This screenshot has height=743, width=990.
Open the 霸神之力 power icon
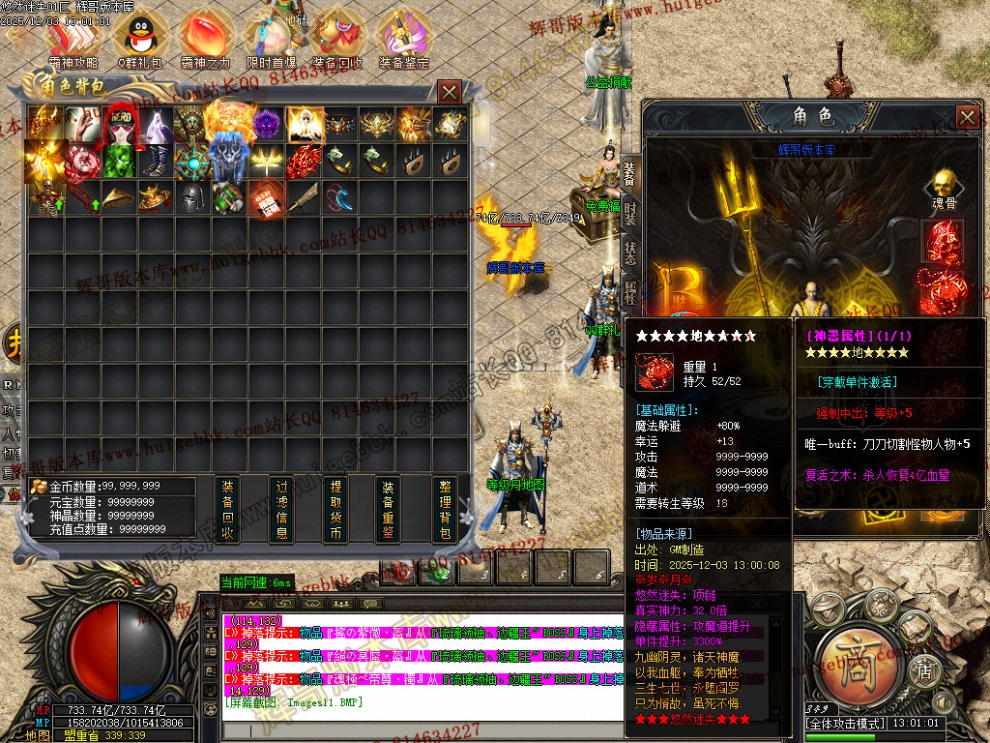tap(206, 40)
